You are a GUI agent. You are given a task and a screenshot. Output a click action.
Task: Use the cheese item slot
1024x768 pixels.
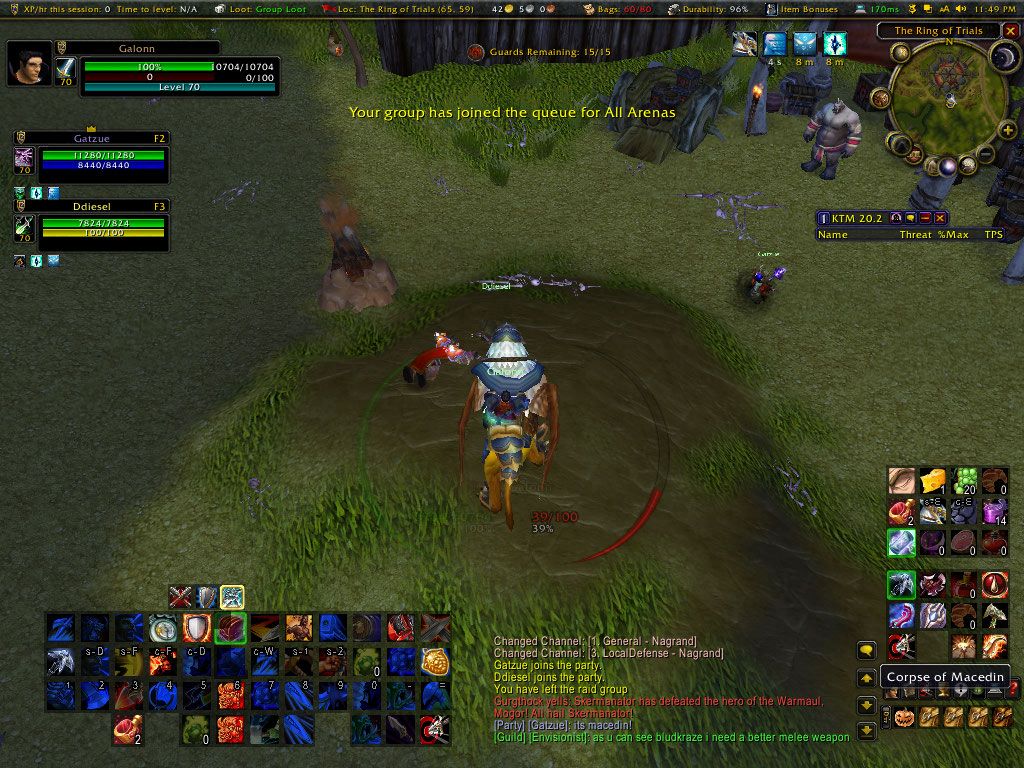coord(933,481)
